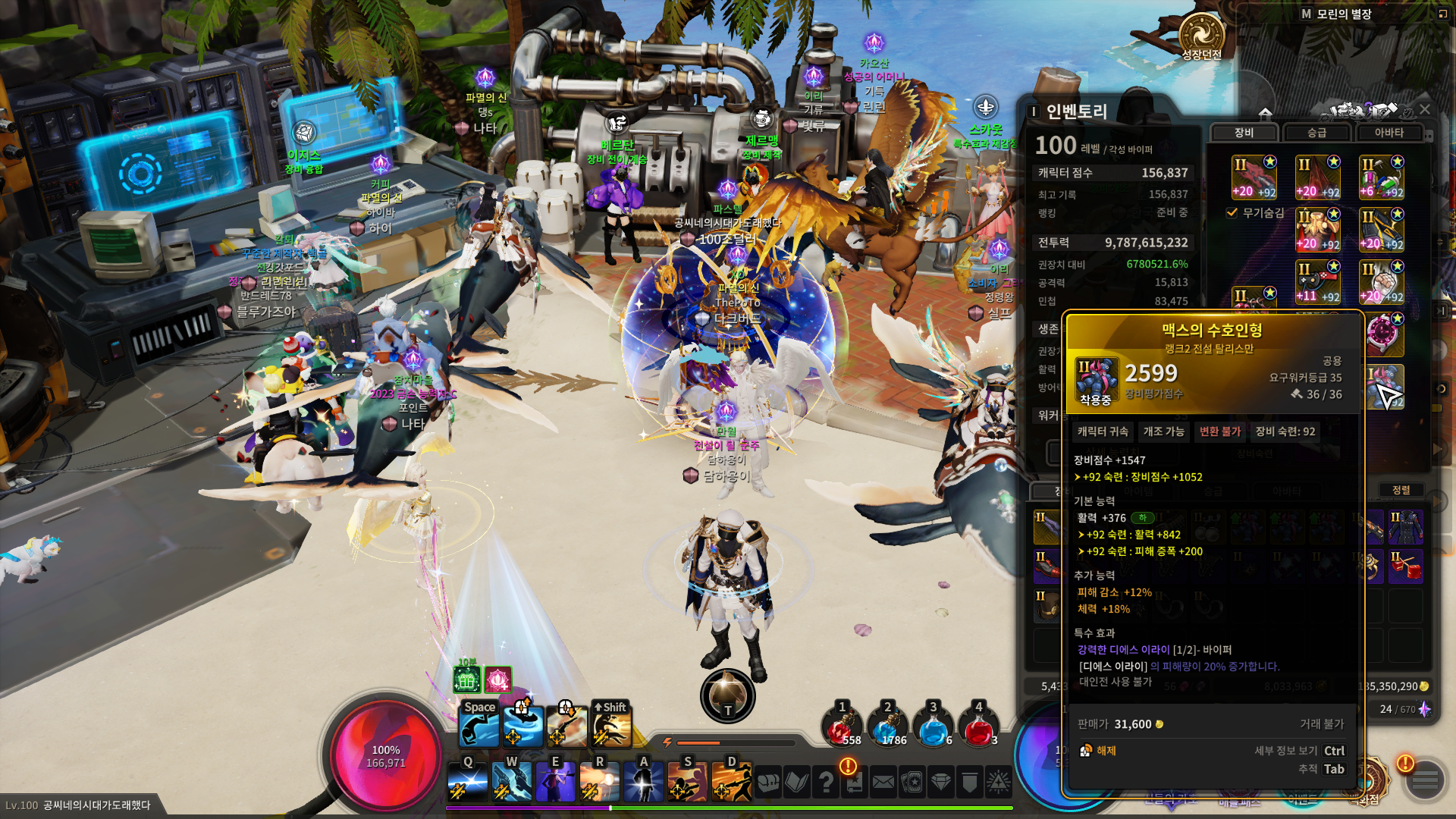Activate the A glowing silhouette skill
1456x819 pixels.
click(643, 780)
